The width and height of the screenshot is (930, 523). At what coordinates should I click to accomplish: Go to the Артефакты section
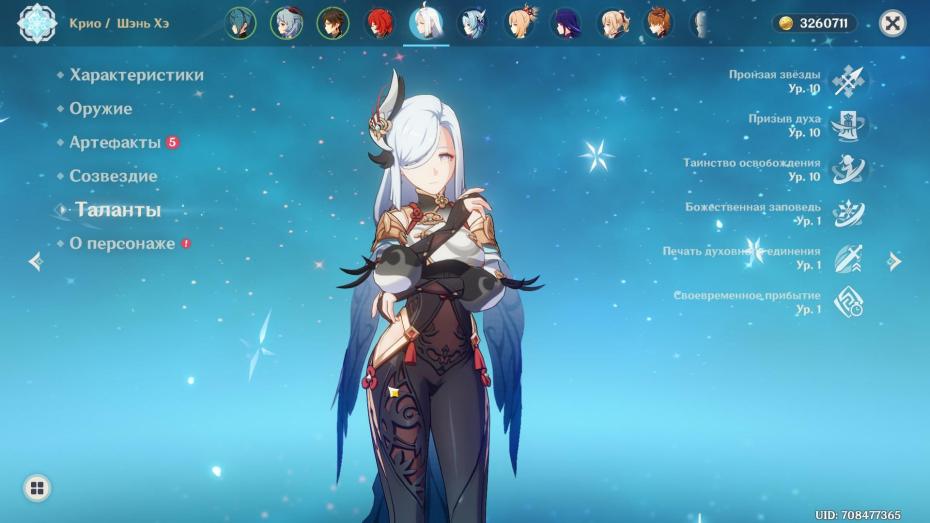click(115, 143)
